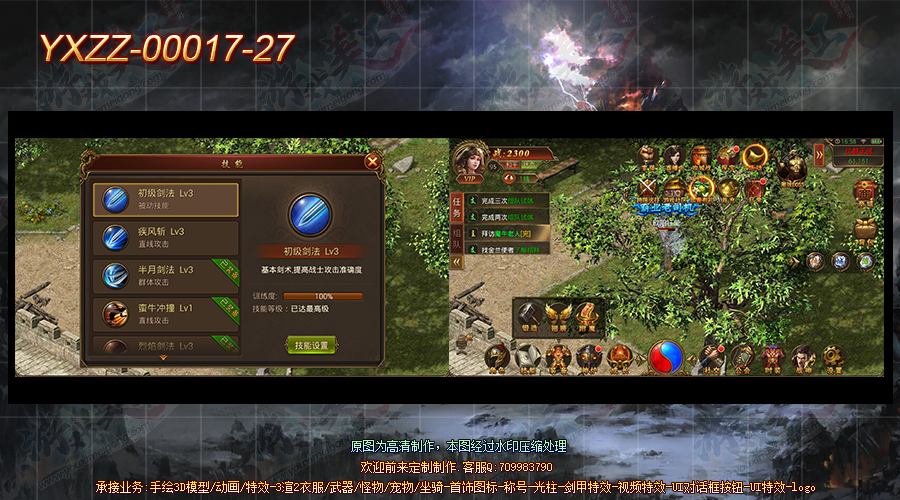Collapse the top icon row double arrow

pos(819,153)
